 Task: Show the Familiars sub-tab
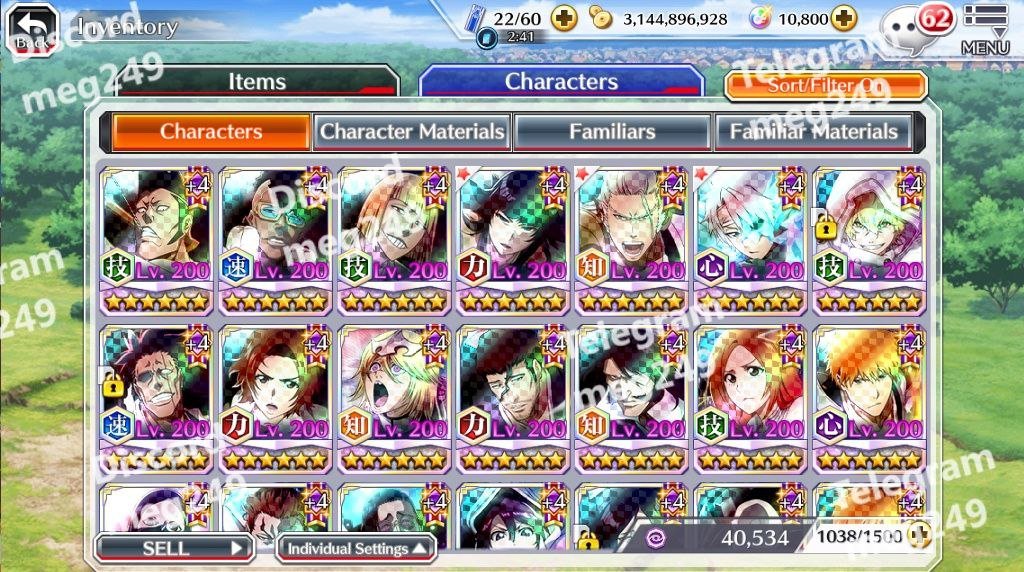tap(612, 132)
